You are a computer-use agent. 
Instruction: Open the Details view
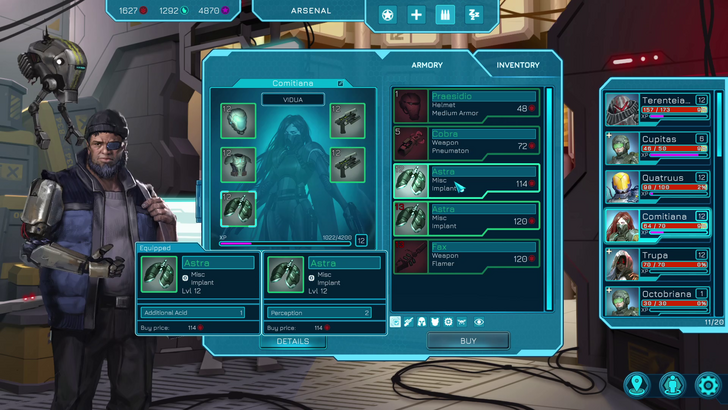[292, 341]
